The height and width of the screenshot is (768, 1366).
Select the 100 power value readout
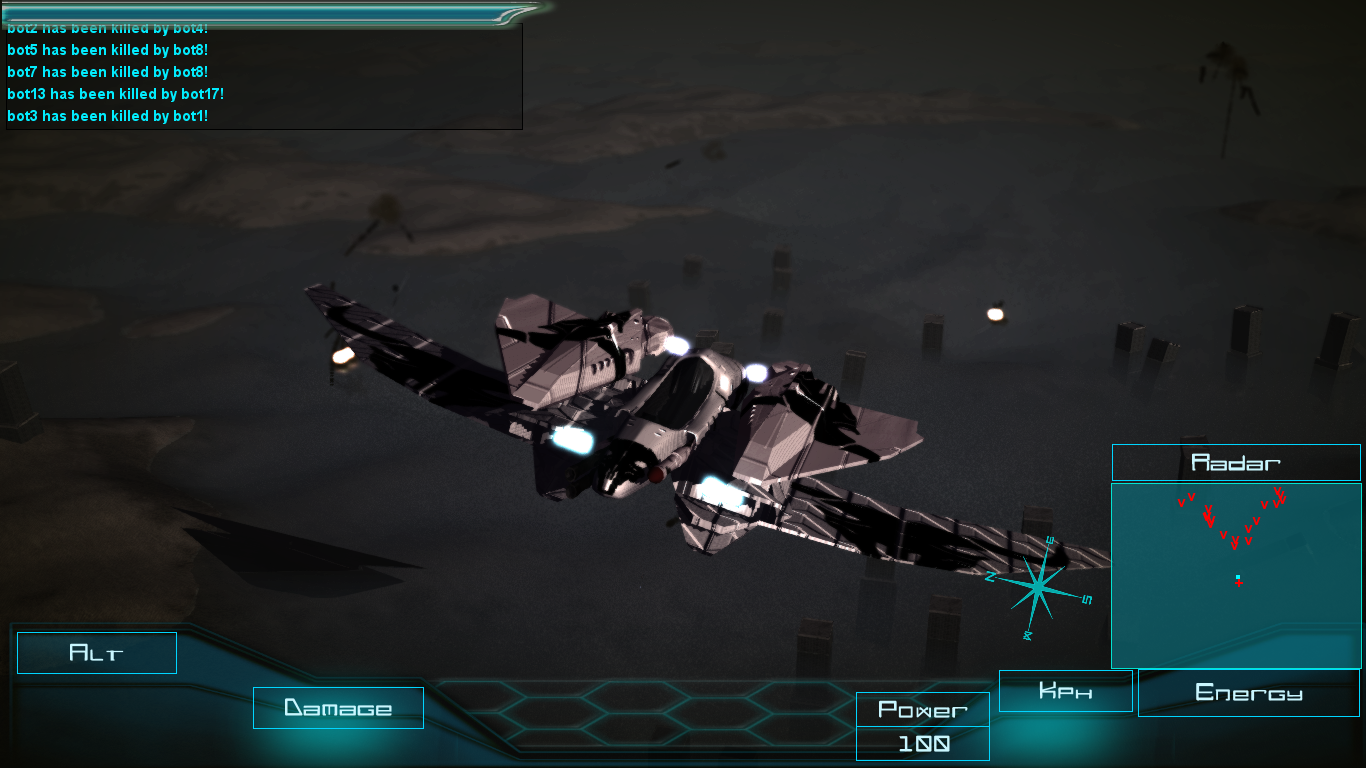922,742
